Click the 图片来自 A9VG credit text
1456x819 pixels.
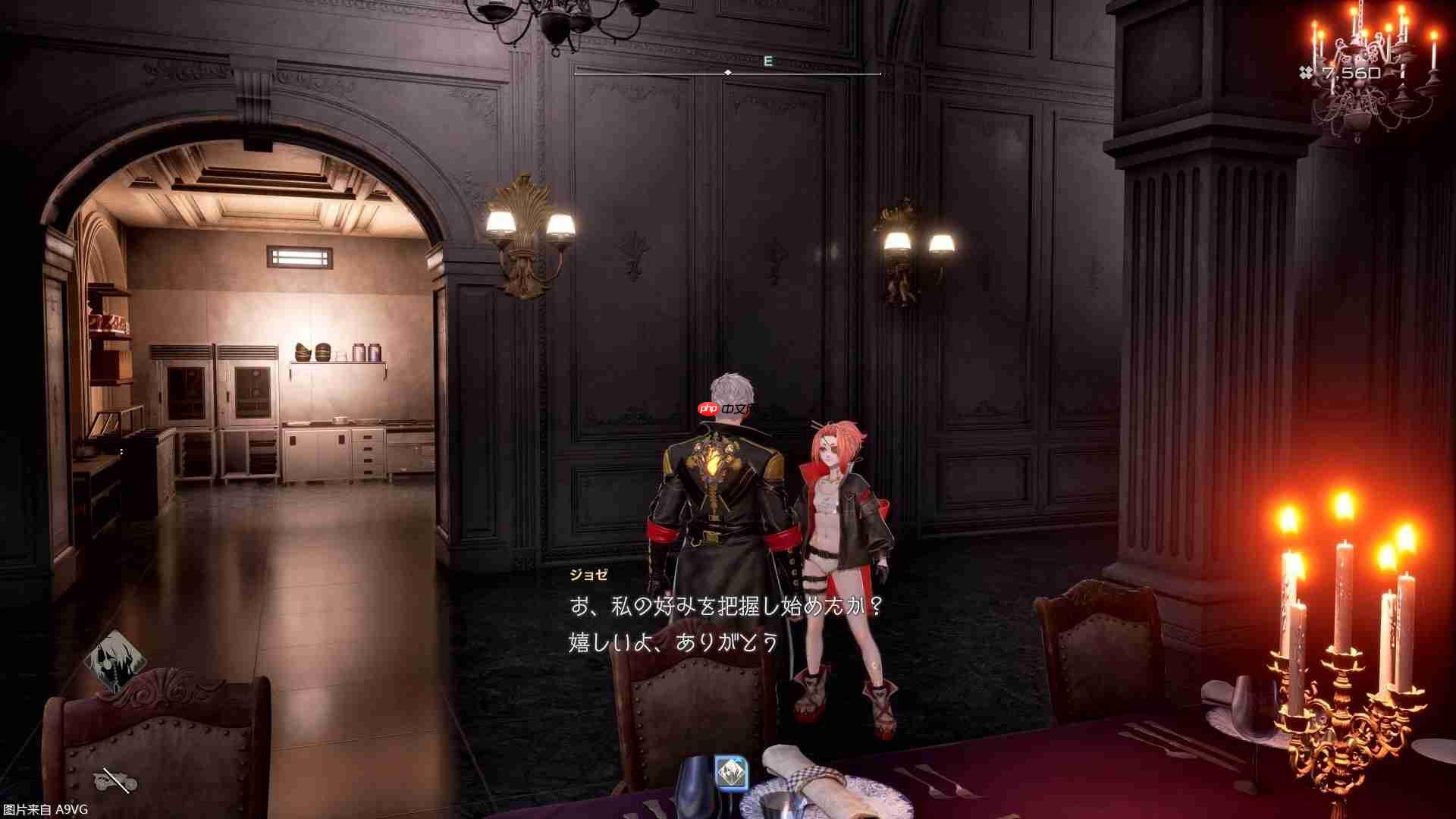click(45, 809)
